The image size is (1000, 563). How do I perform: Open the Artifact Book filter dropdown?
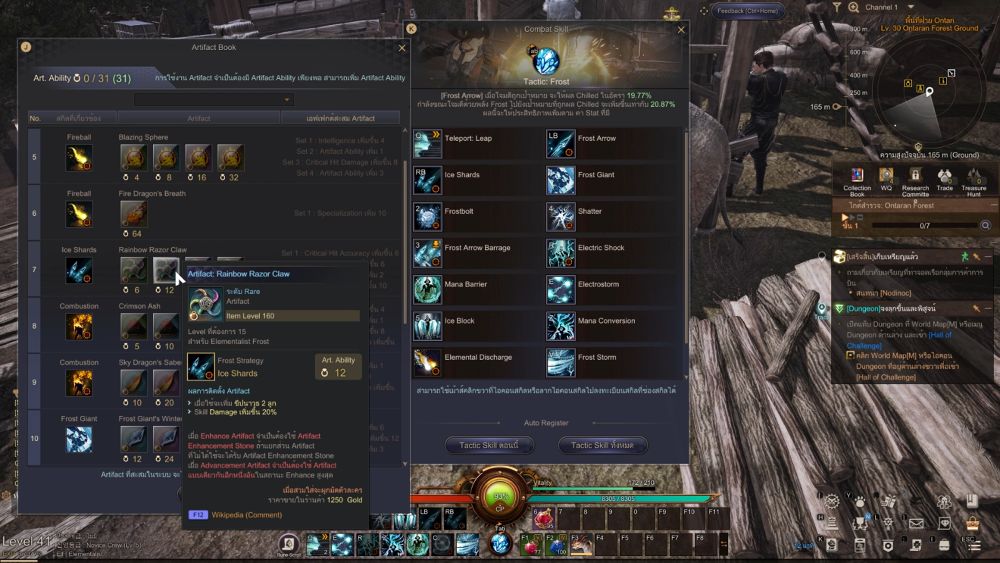pyautogui.click(x=215, y=99)
